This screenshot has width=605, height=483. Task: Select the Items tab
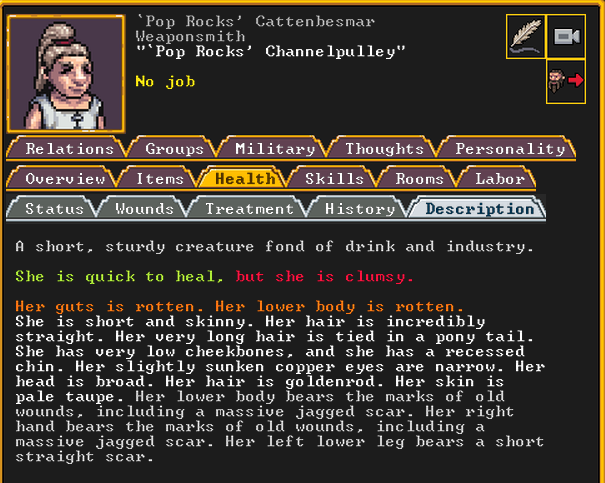(159, 179)
